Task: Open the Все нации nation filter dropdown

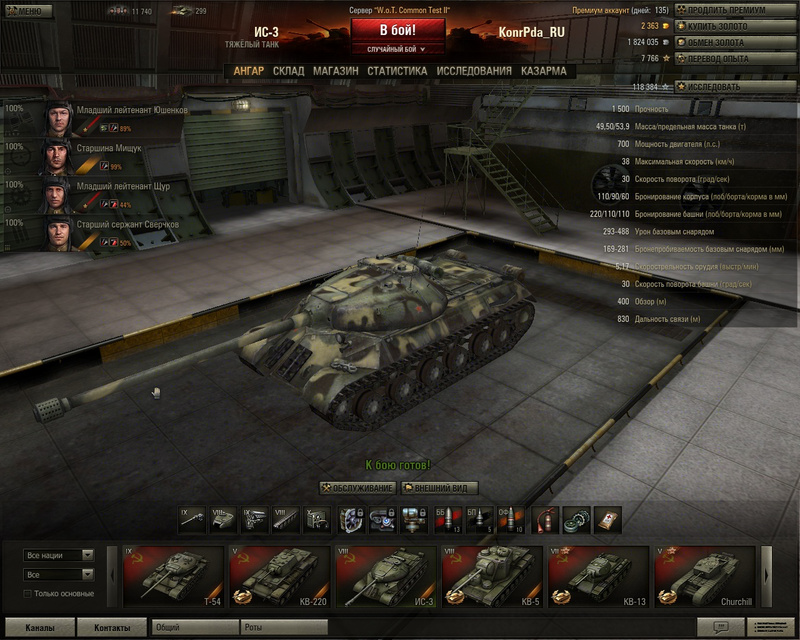Action: click(x=59, y=555)
